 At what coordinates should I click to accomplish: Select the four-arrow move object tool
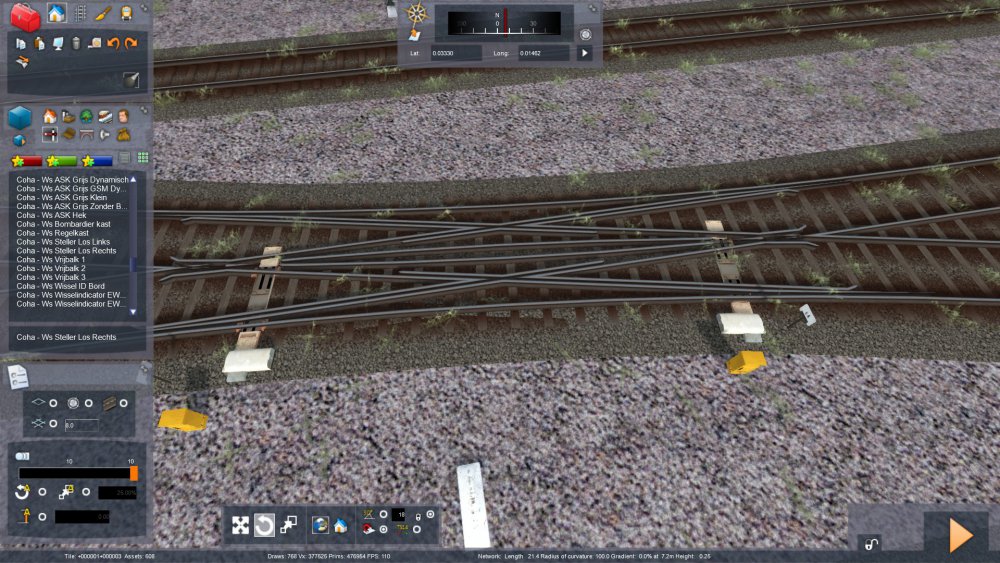(241, 525)
